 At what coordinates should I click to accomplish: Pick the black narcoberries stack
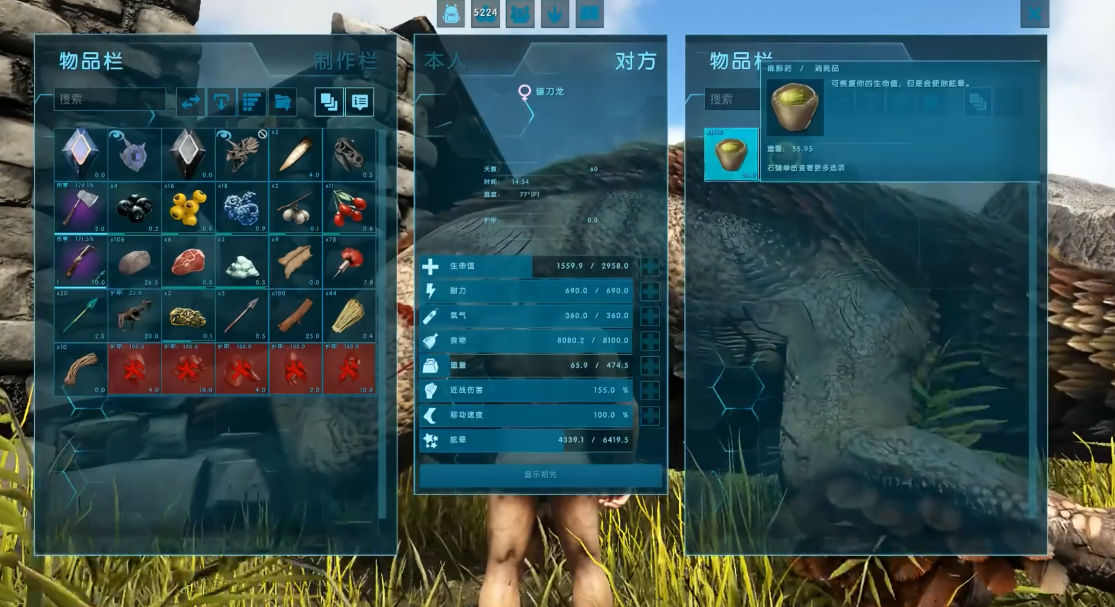coord(135,208)
